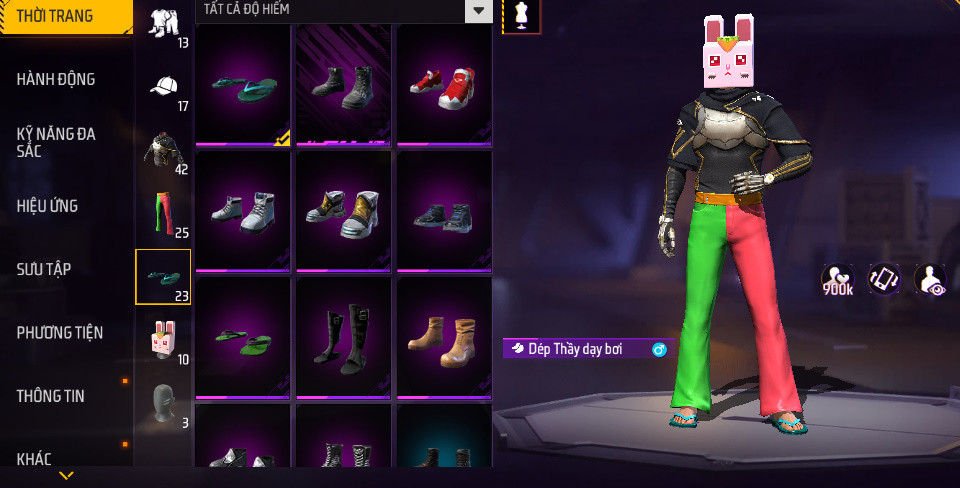Toggle the character visibility eye icon
This screenshot has width=960, height=488.
(931, 280)
